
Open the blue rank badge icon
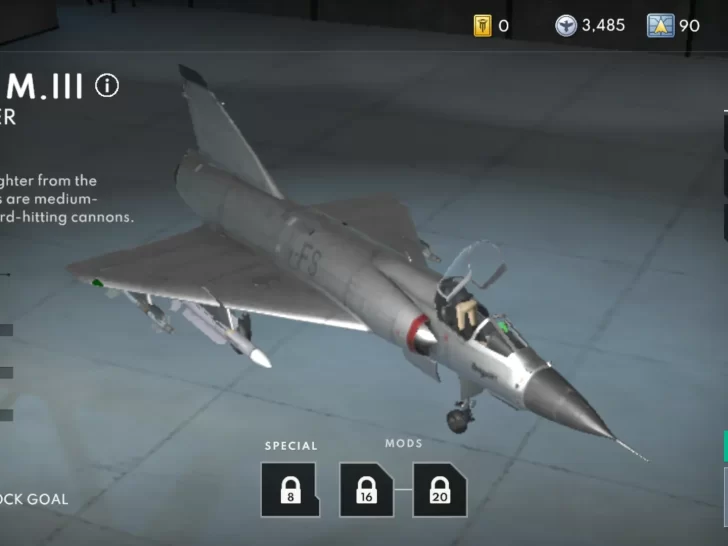pyautogui.click(x=660, y=26)
